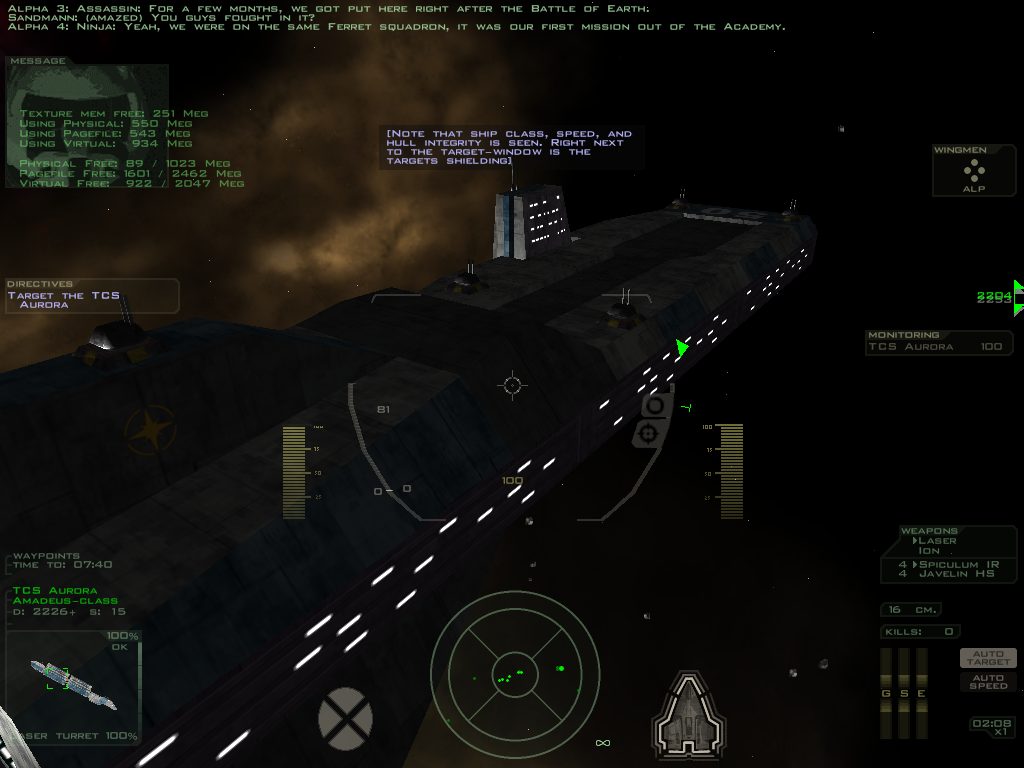Toggle the Auto Speed indicator
Screen dimensions: 1024x768
988,681
